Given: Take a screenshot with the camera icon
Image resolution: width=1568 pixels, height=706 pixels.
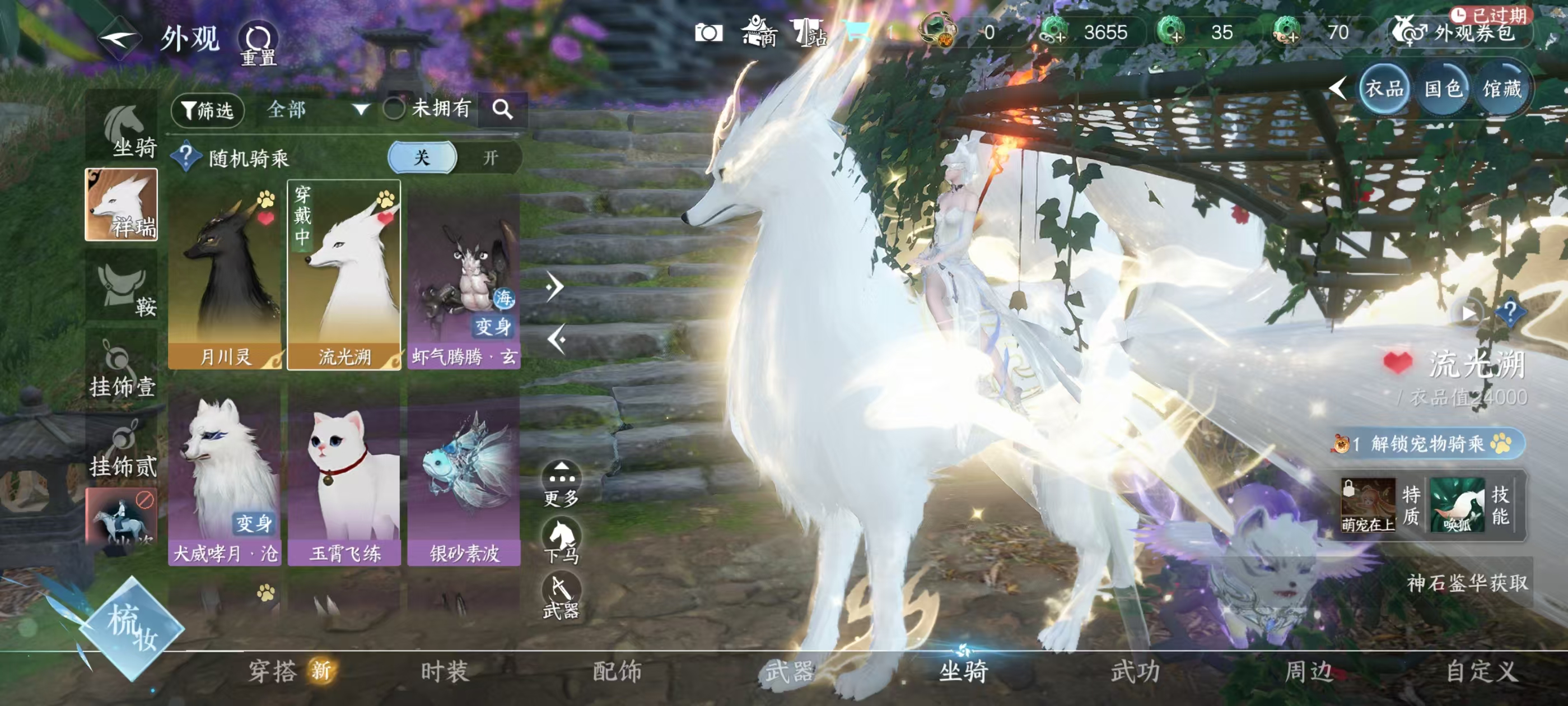Looking at the screenshot, I should 708,33.
